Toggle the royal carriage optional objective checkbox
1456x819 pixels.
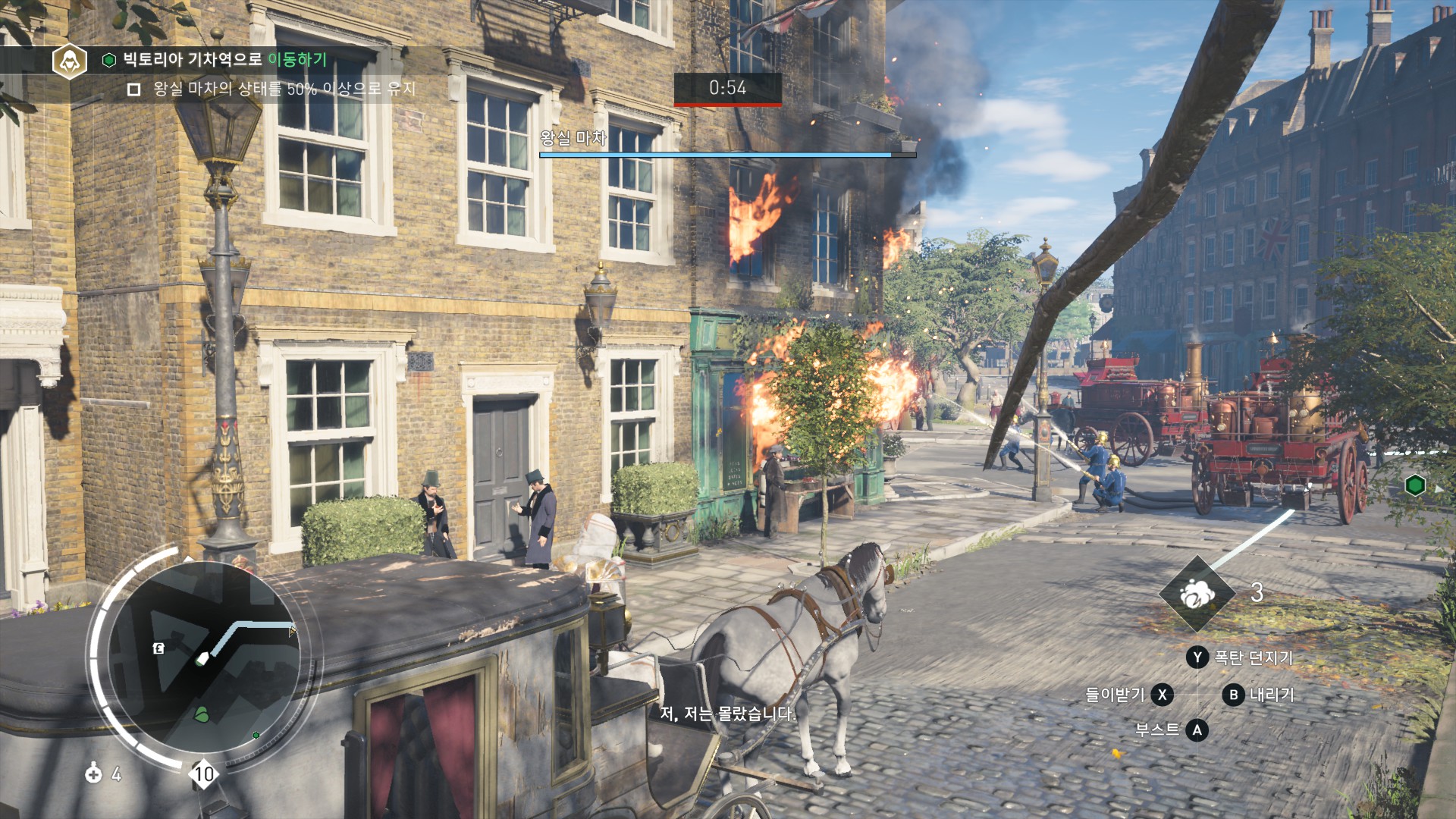pyautogui.click(x=134, y=89)
